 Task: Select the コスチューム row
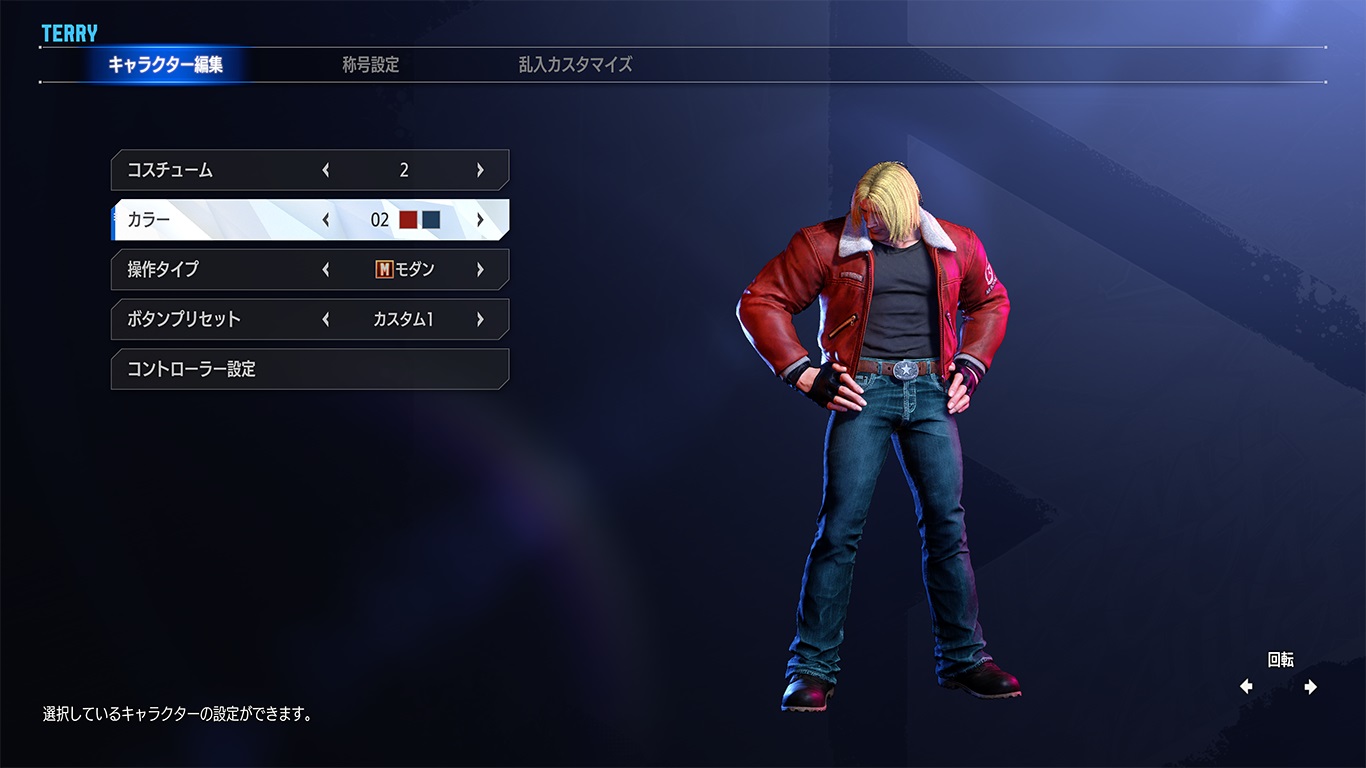(170, 170)
